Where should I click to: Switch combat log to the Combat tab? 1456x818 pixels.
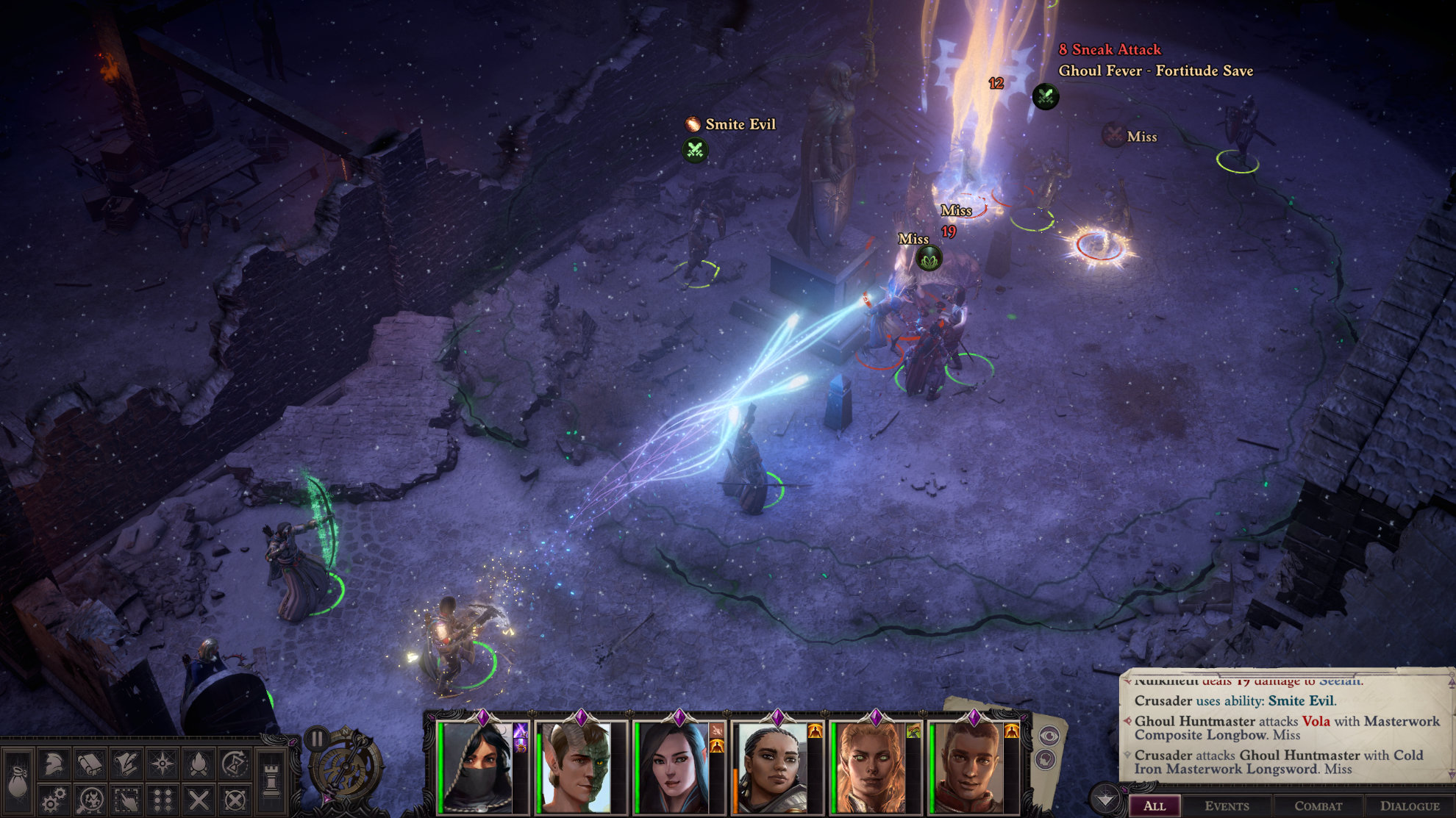pos(1318,806)
